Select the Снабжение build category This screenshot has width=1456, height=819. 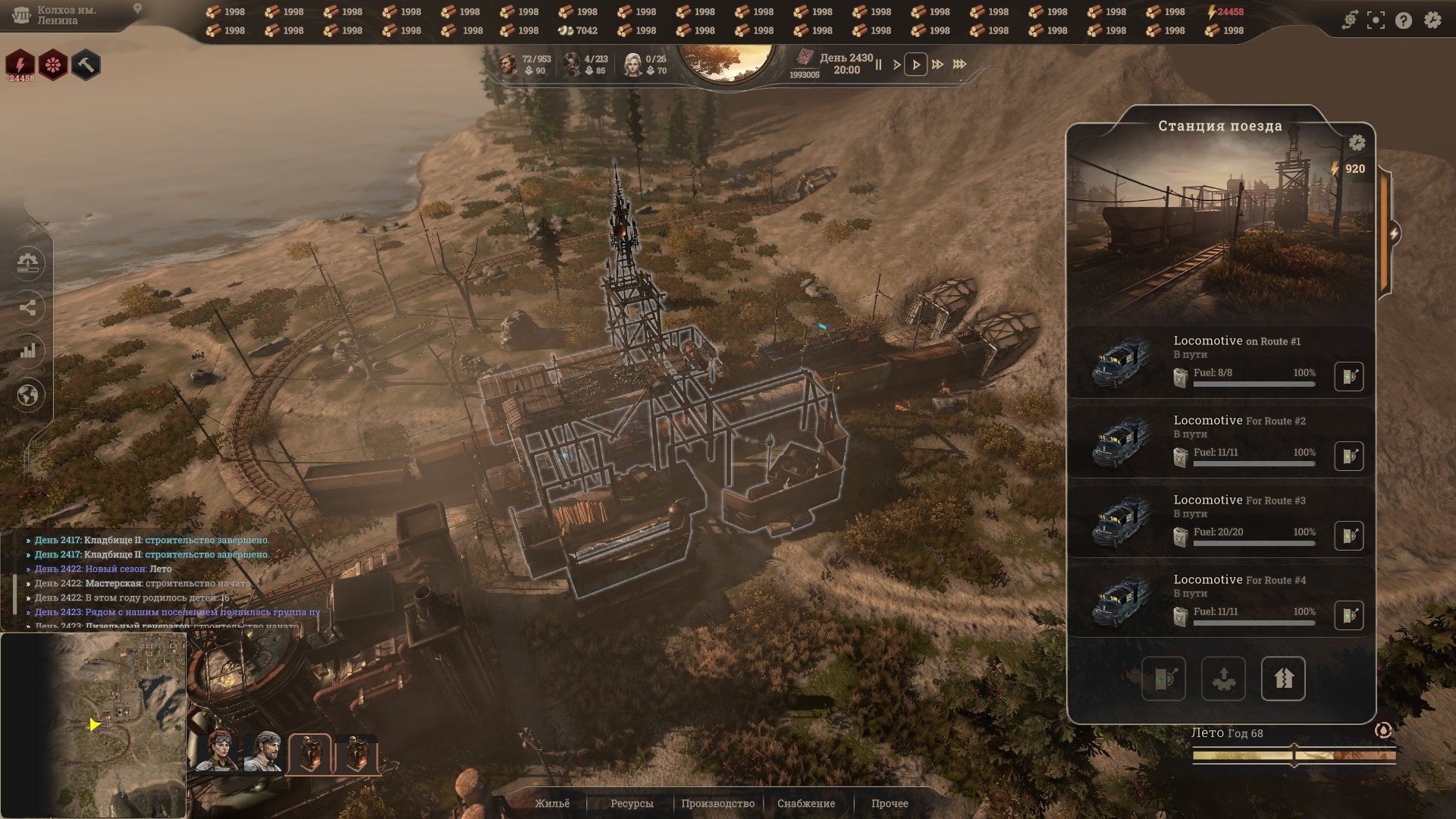[806, 803]
